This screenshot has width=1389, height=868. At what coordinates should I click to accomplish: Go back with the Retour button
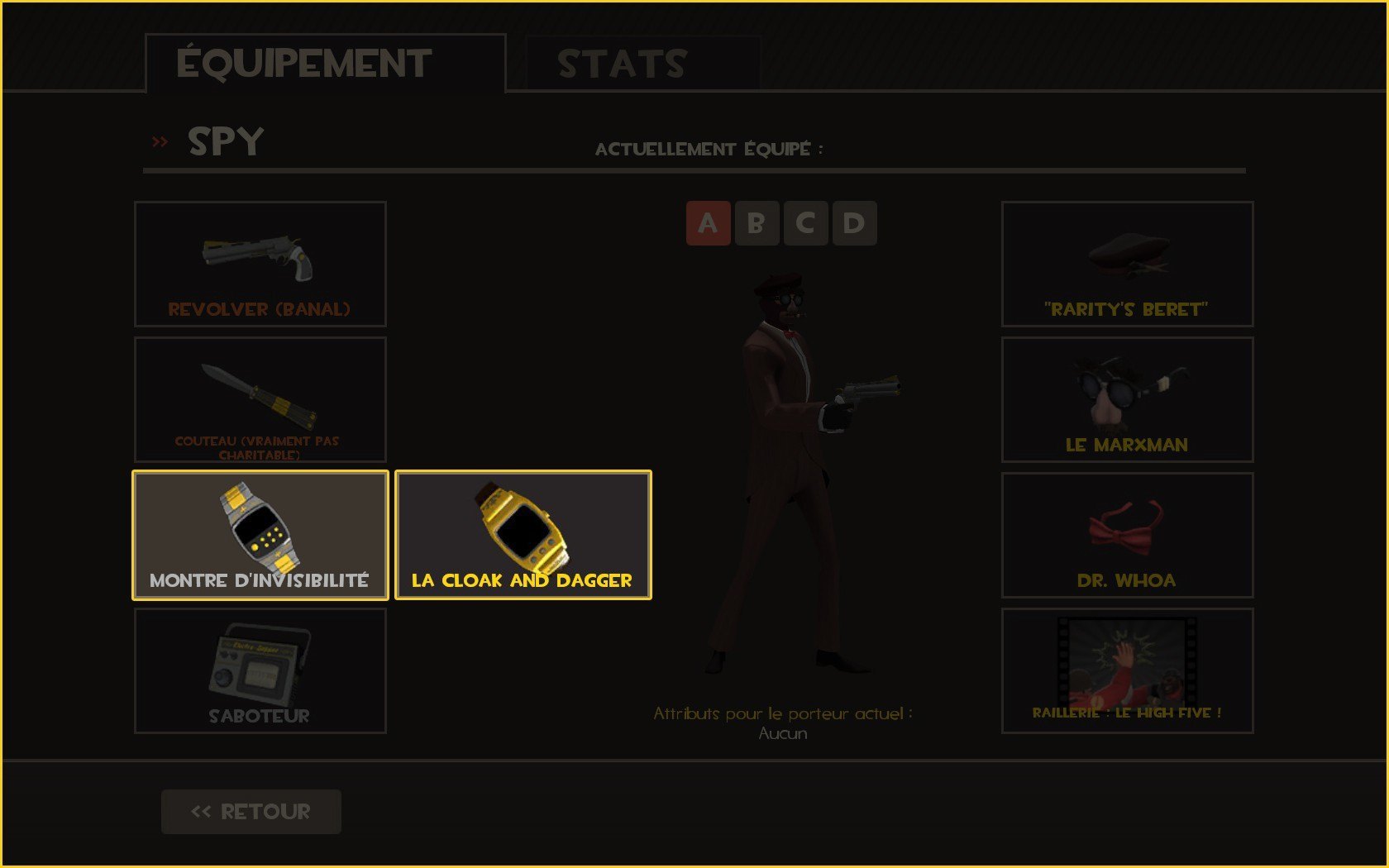251,811
